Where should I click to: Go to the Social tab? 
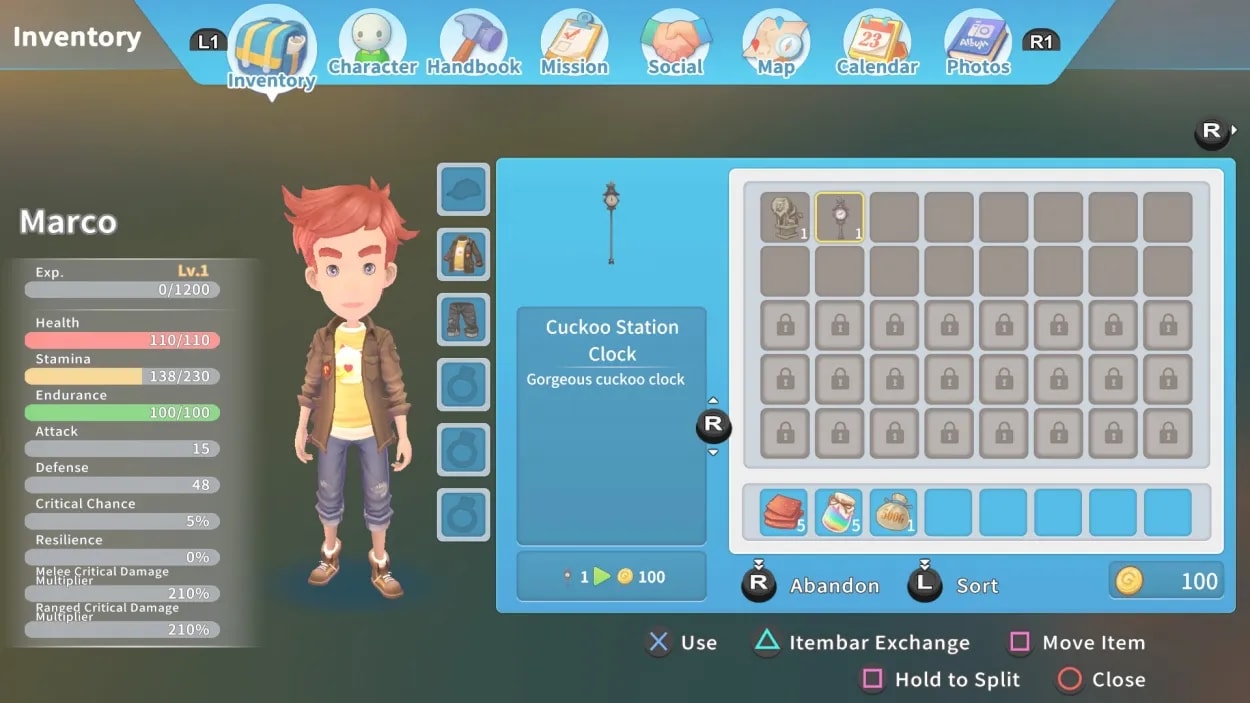[x=675, y=45]
